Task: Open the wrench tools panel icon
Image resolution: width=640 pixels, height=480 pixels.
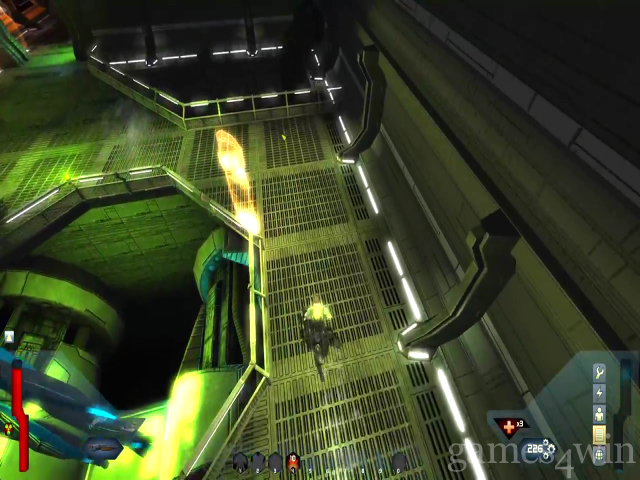Action: pyautogui.click(x=599, y=372)
